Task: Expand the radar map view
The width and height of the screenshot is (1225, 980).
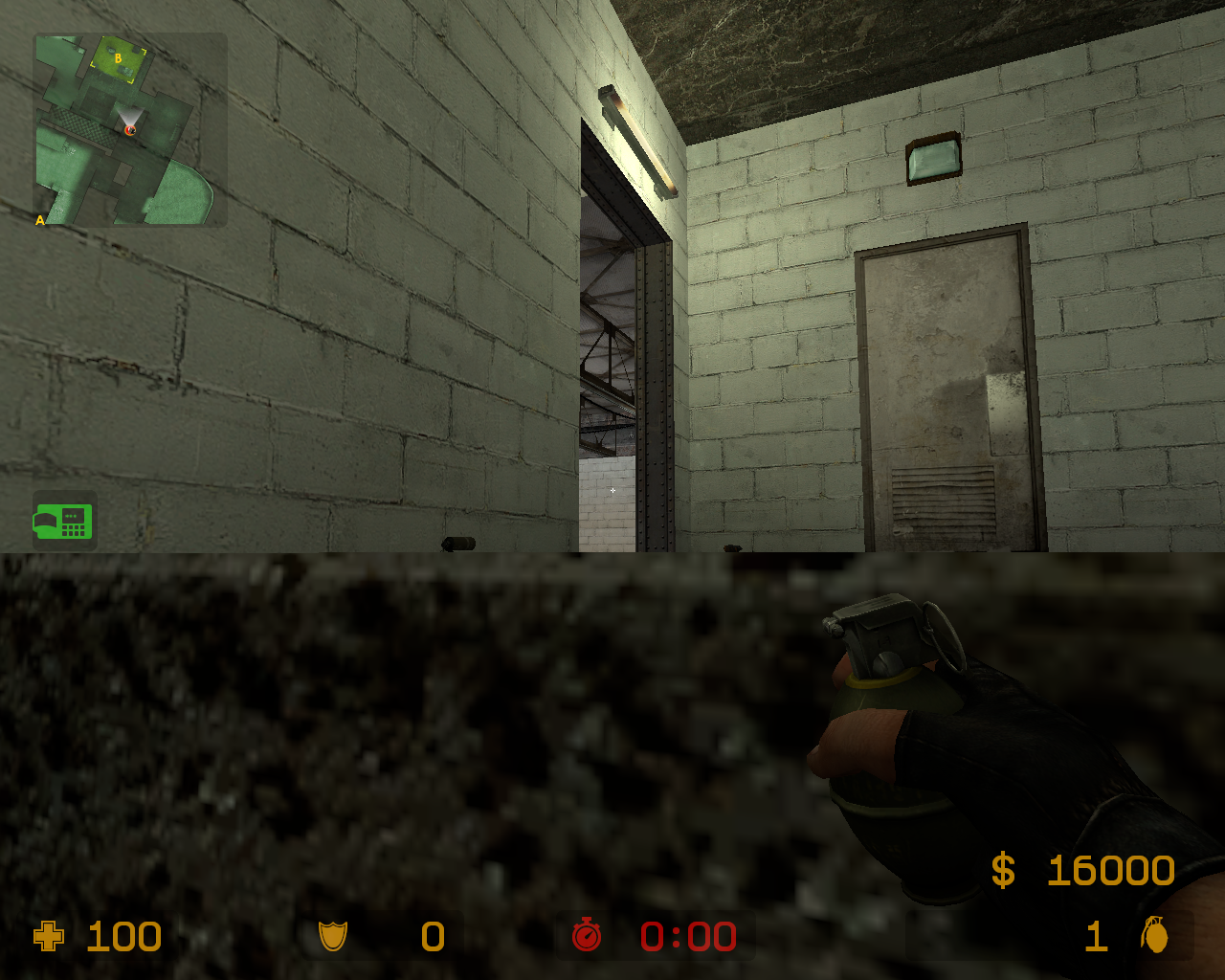Action: pos(131,129)
